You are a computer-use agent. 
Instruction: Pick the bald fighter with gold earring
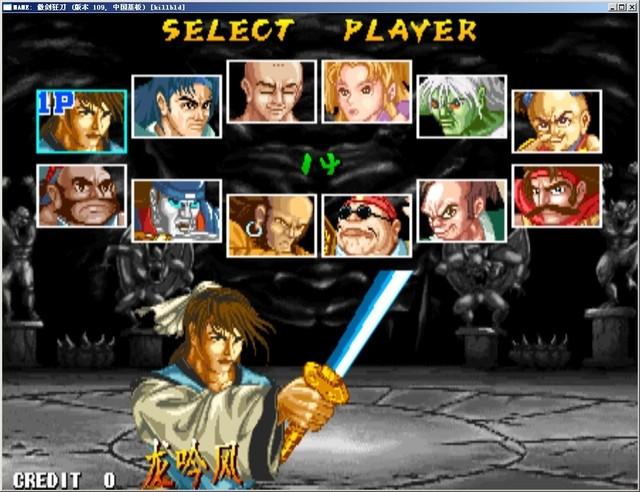point(271,225)
